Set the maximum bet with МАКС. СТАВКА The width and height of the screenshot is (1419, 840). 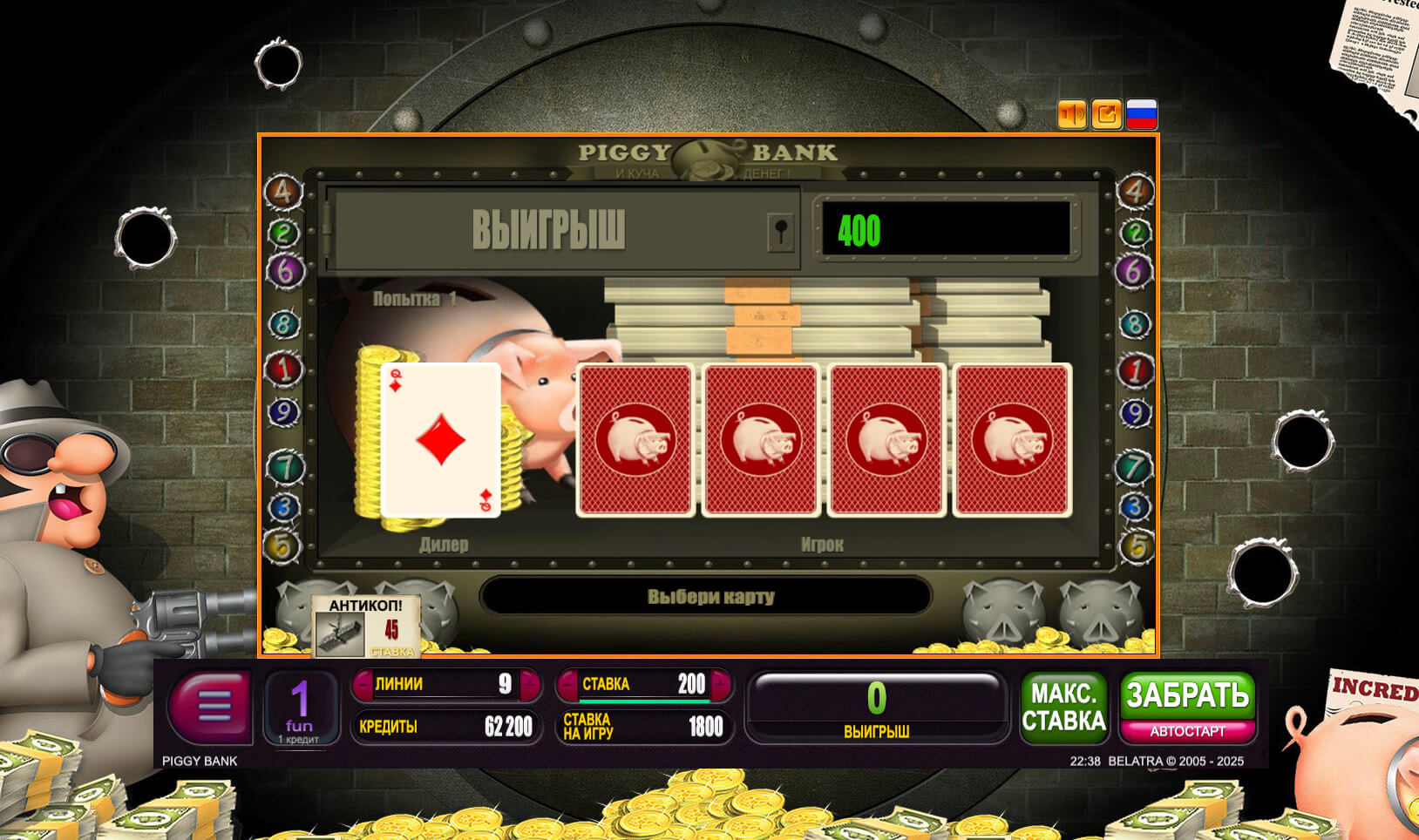[x=1063, y=708]
